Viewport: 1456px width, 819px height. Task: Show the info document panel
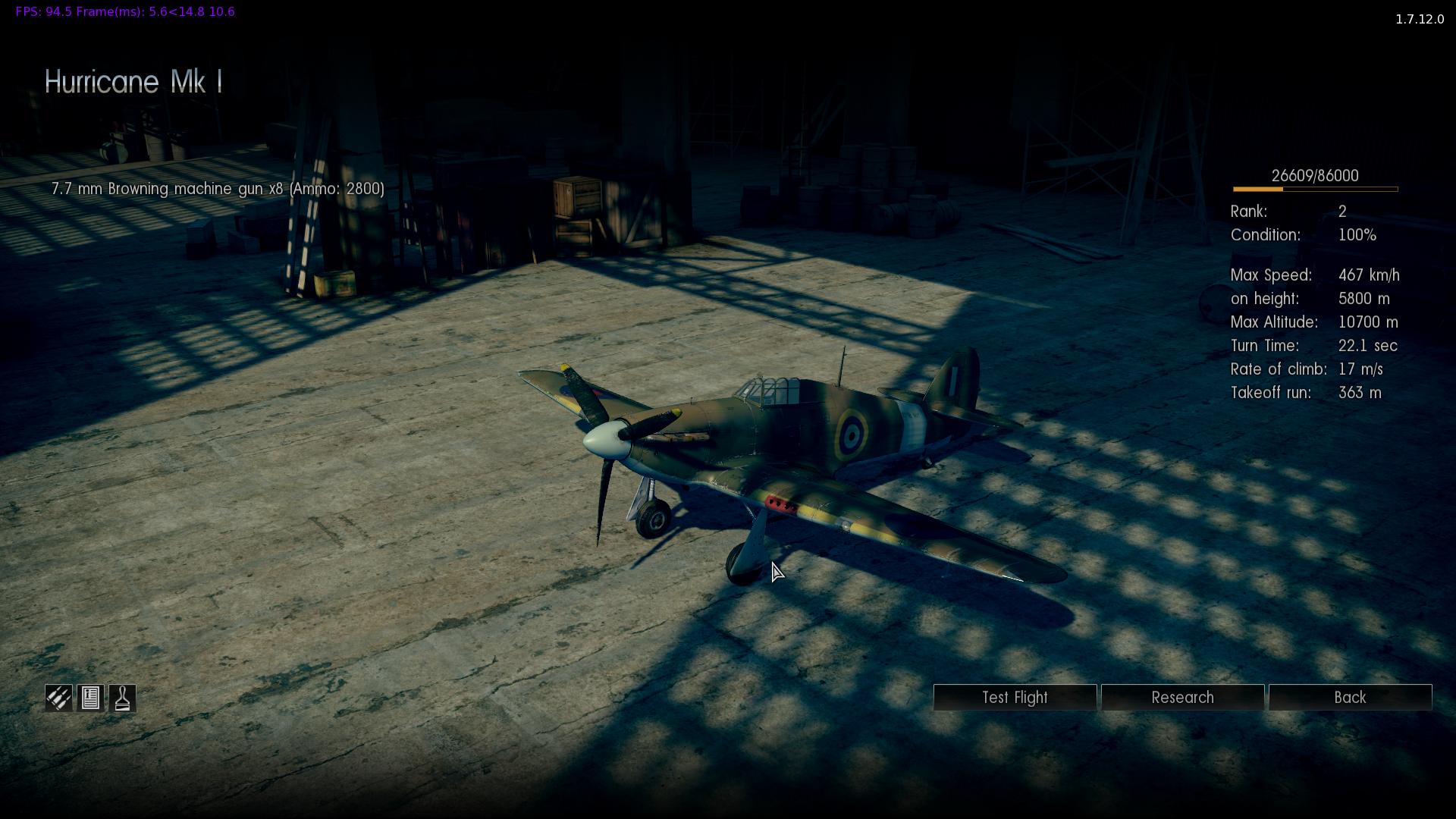[x=90, y=698]
